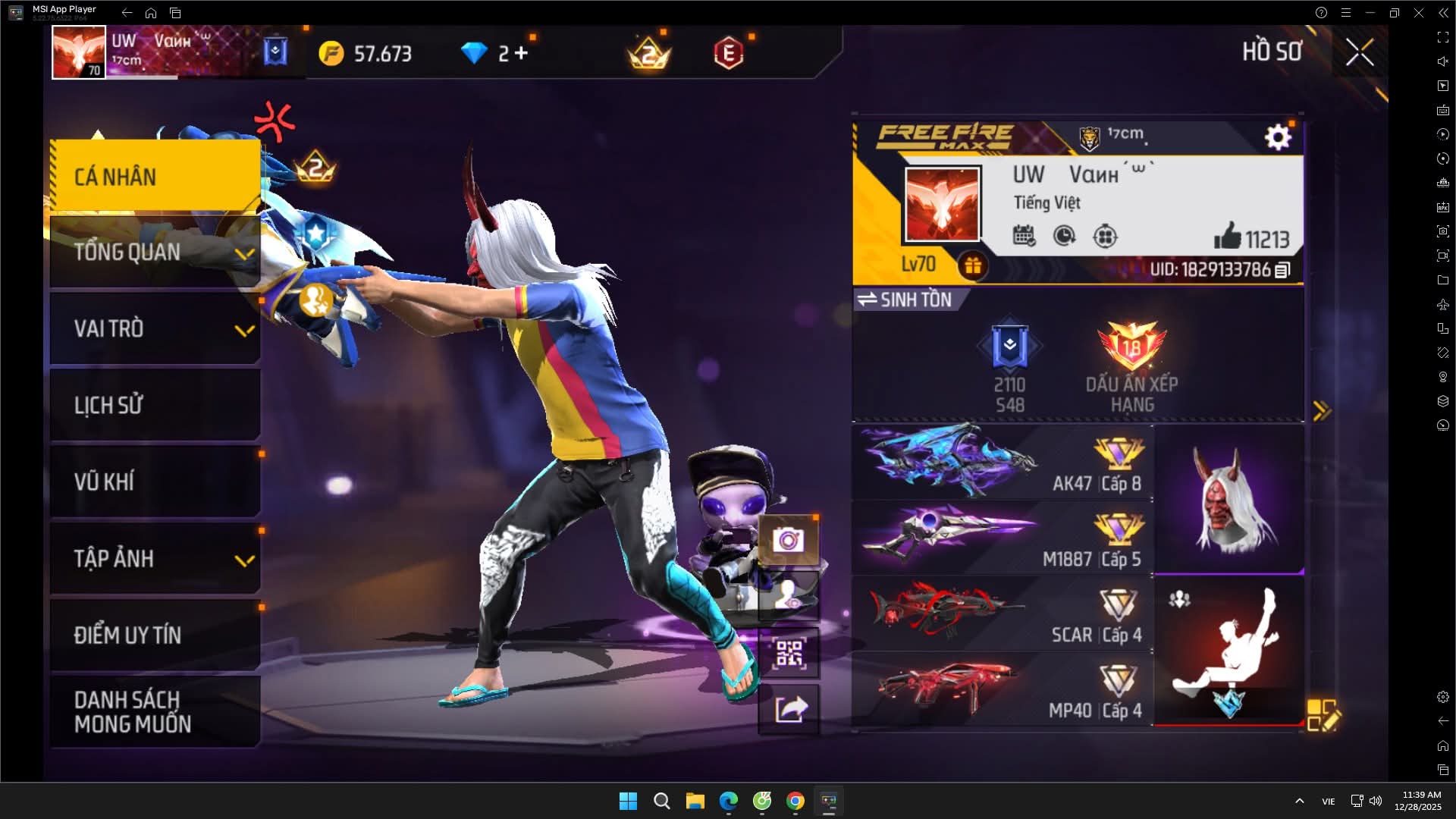The height and width of the screenshot is (819, 1456).
Task: Switch to the VŨ KHÍ tab
Action: [155, 482]
